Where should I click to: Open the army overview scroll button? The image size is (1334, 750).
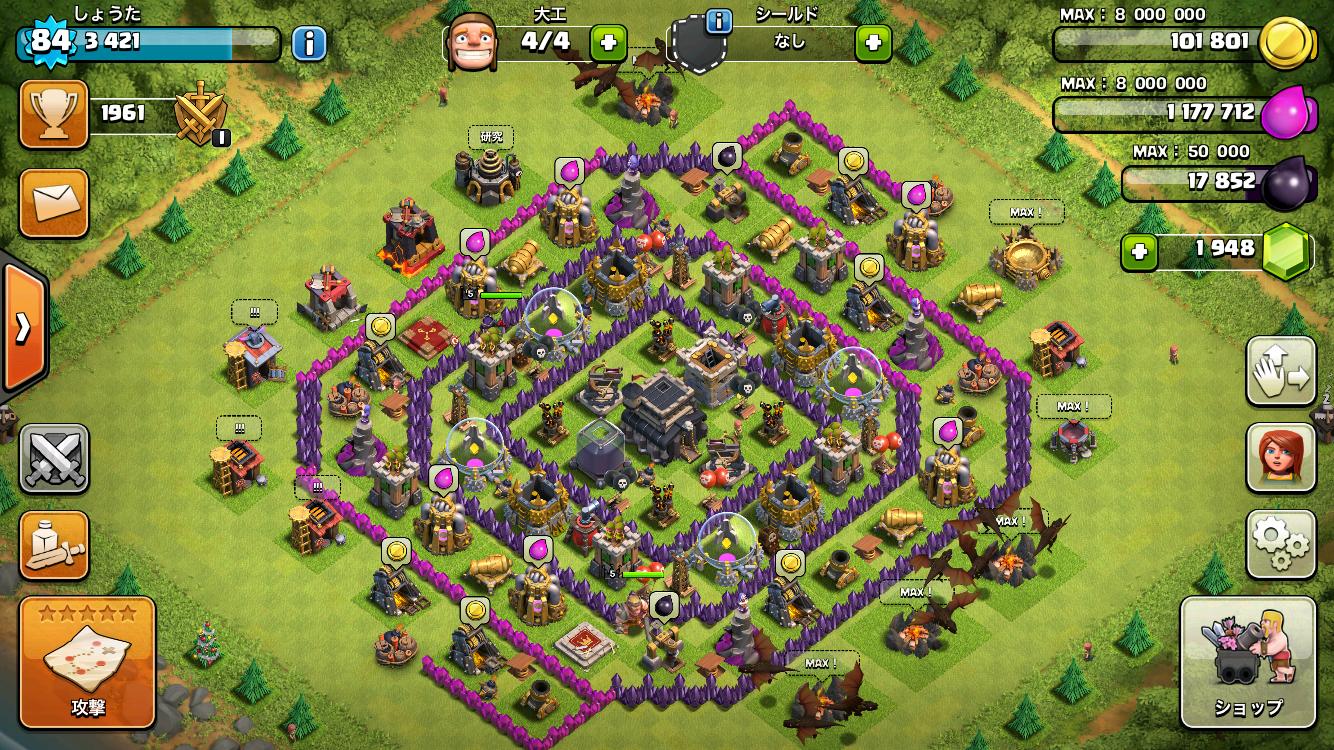(54, 545)
